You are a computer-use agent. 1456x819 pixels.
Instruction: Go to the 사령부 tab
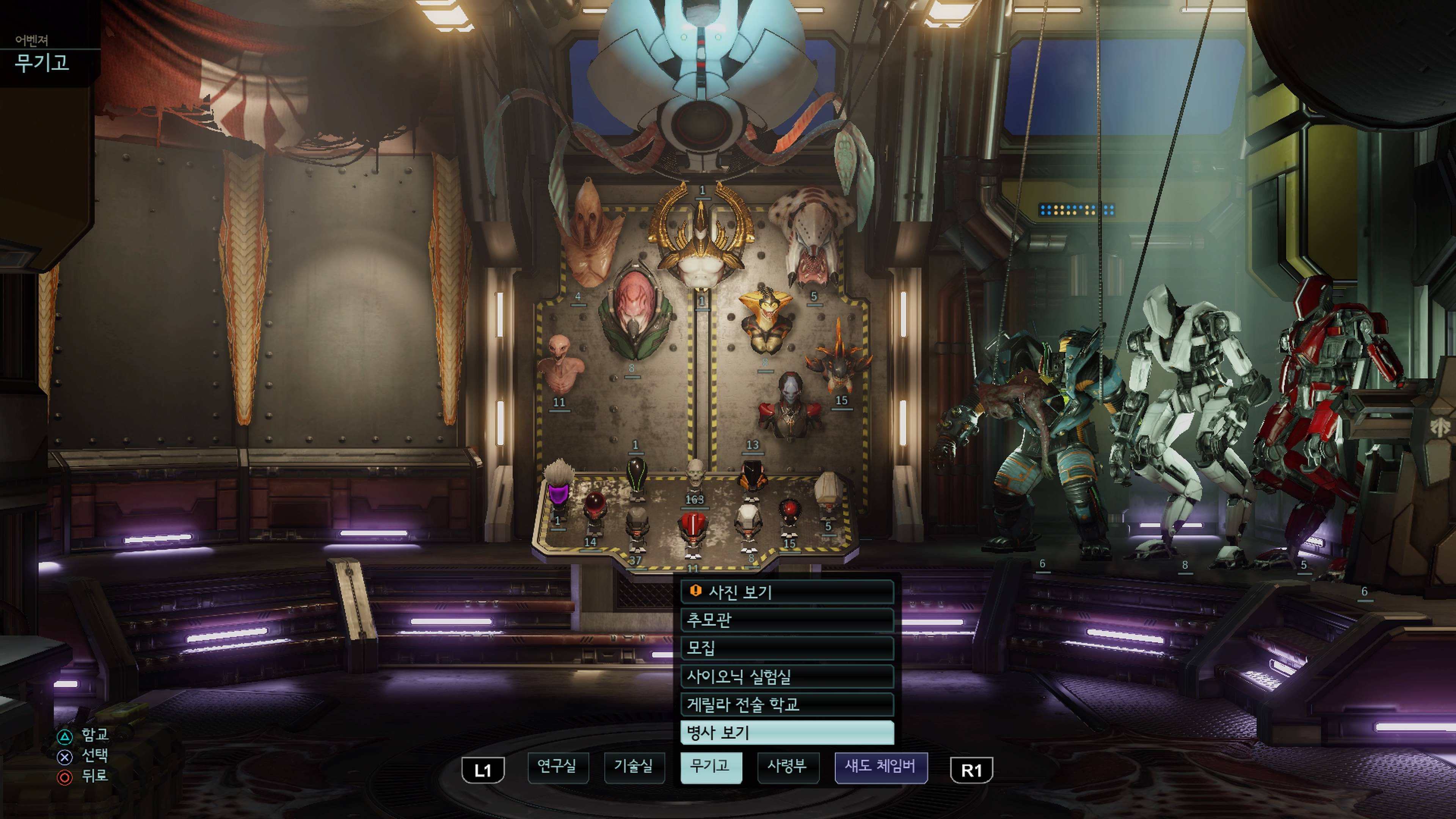(788, 767)
